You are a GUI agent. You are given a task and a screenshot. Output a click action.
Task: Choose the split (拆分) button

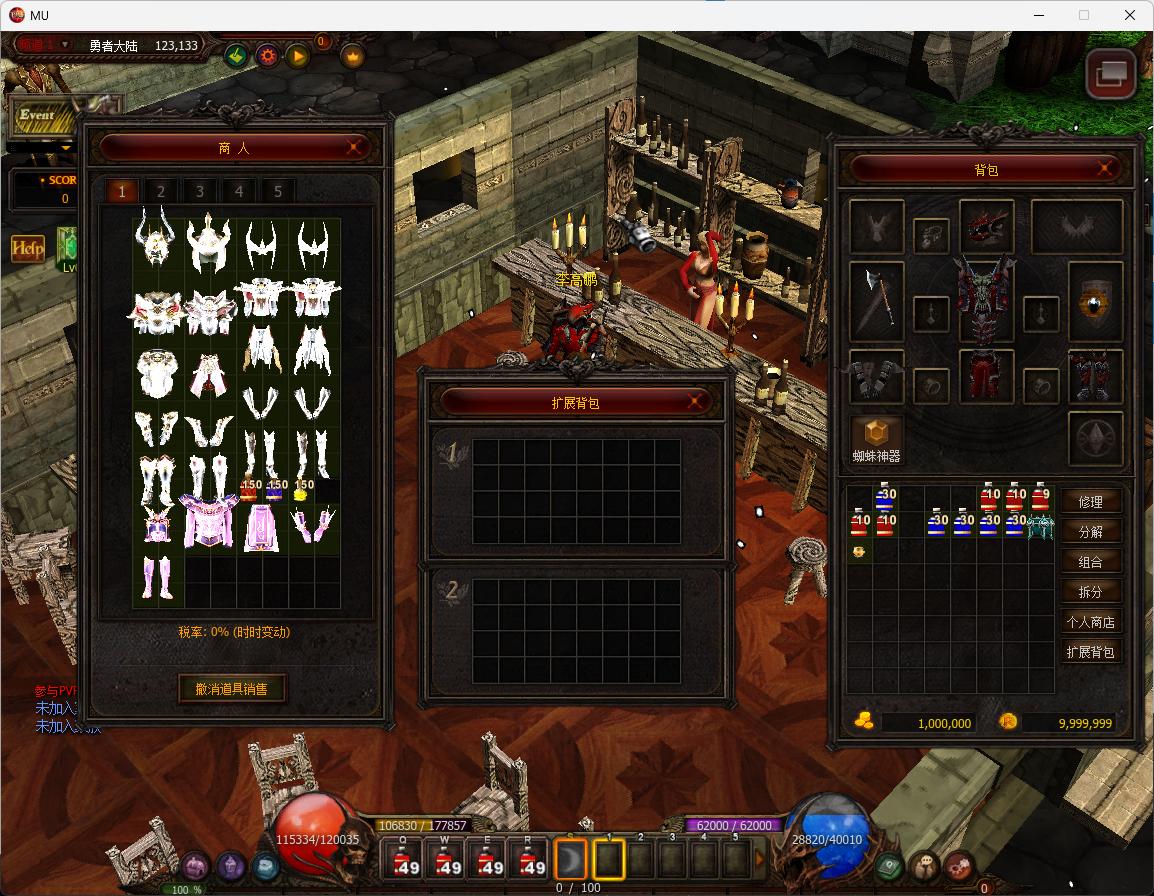click(x=1090, y=592)
